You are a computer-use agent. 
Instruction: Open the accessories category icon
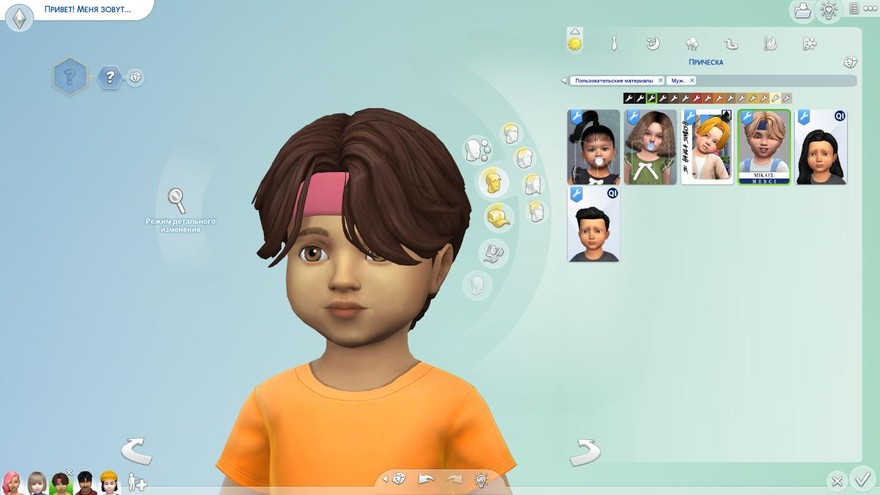[x=493, y=252]
